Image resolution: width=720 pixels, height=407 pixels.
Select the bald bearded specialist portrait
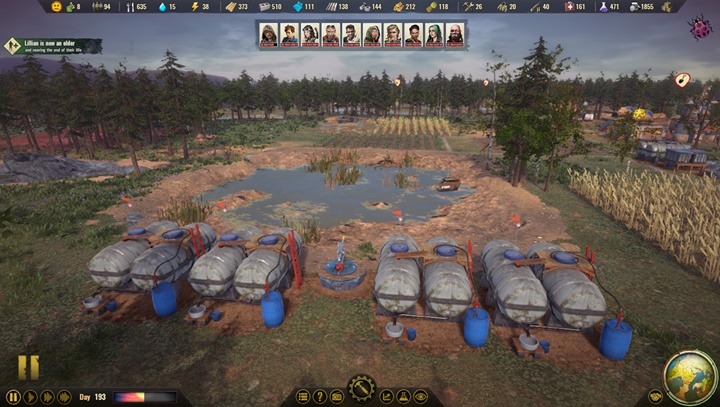coord(454,35)
